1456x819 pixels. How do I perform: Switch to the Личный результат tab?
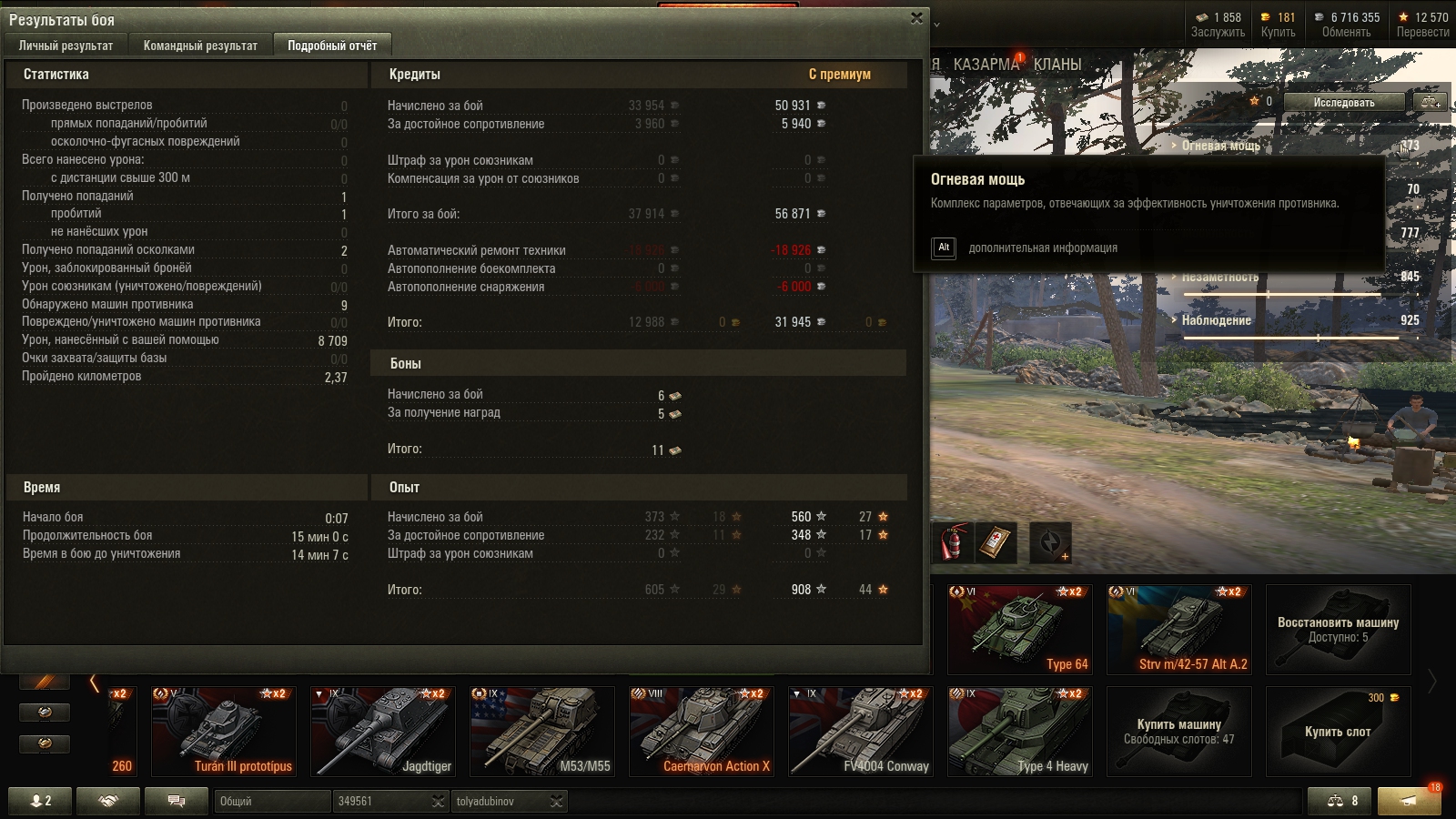(66, 45)
